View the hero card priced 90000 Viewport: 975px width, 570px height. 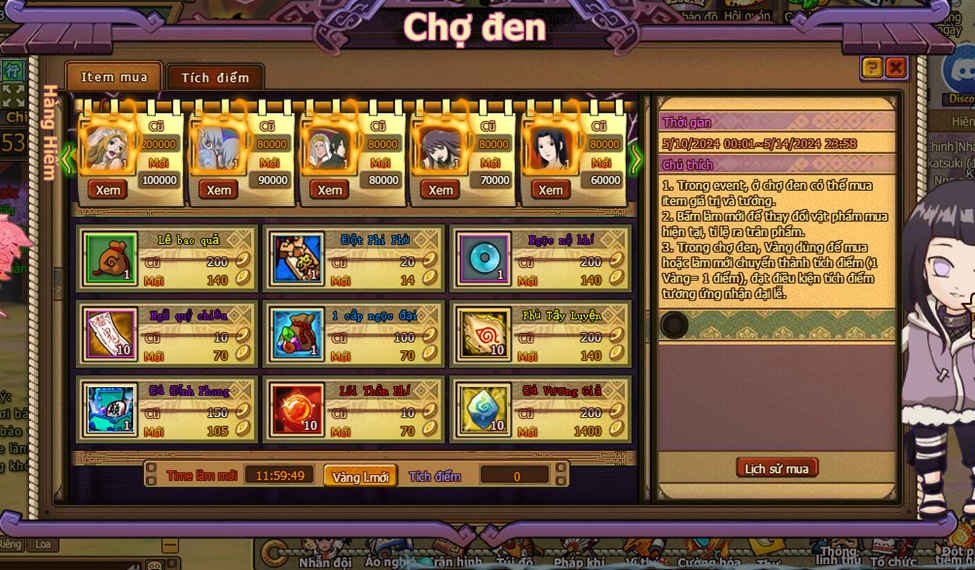click(218, 190)
